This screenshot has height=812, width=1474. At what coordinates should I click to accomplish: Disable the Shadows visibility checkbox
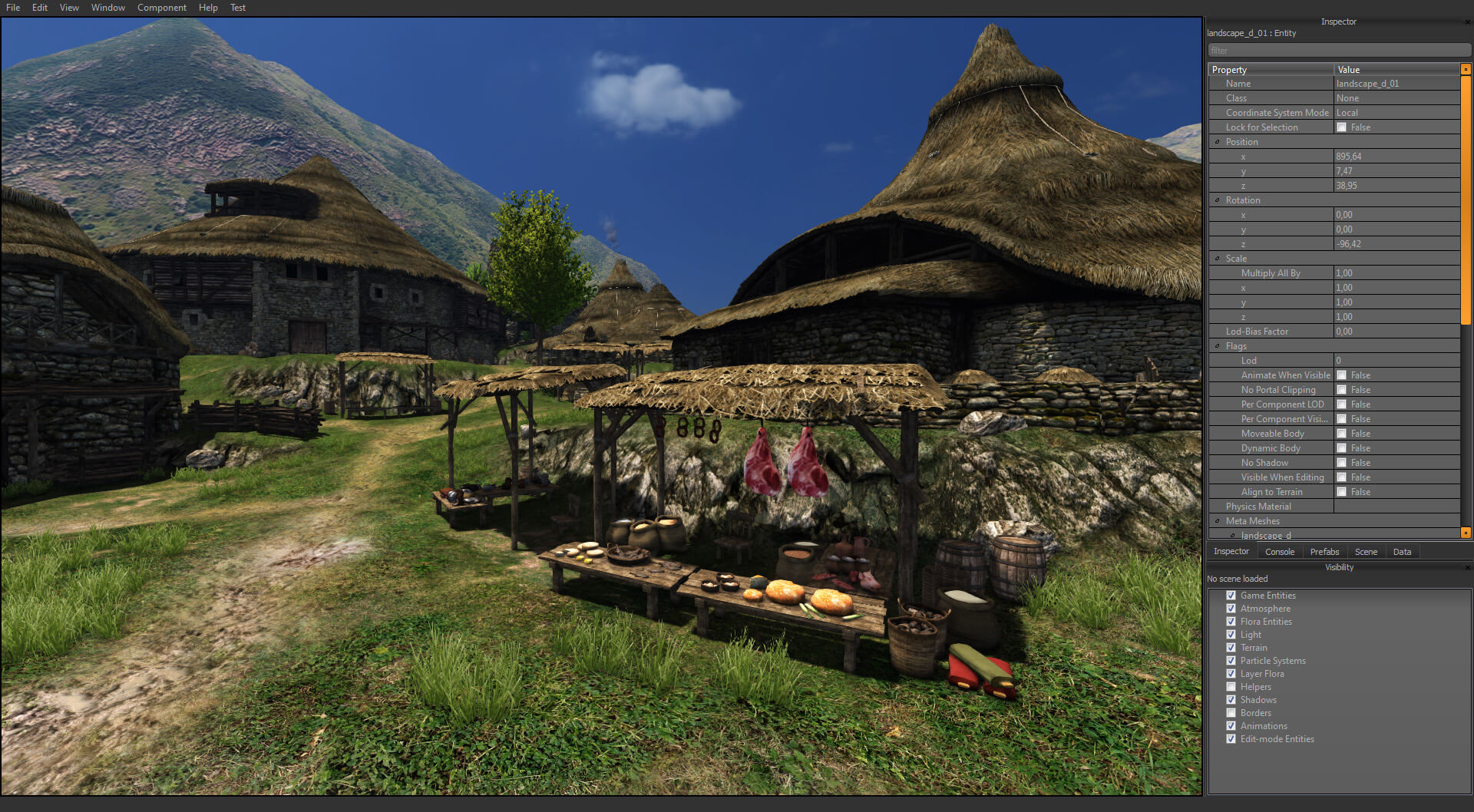[1231, 699]
